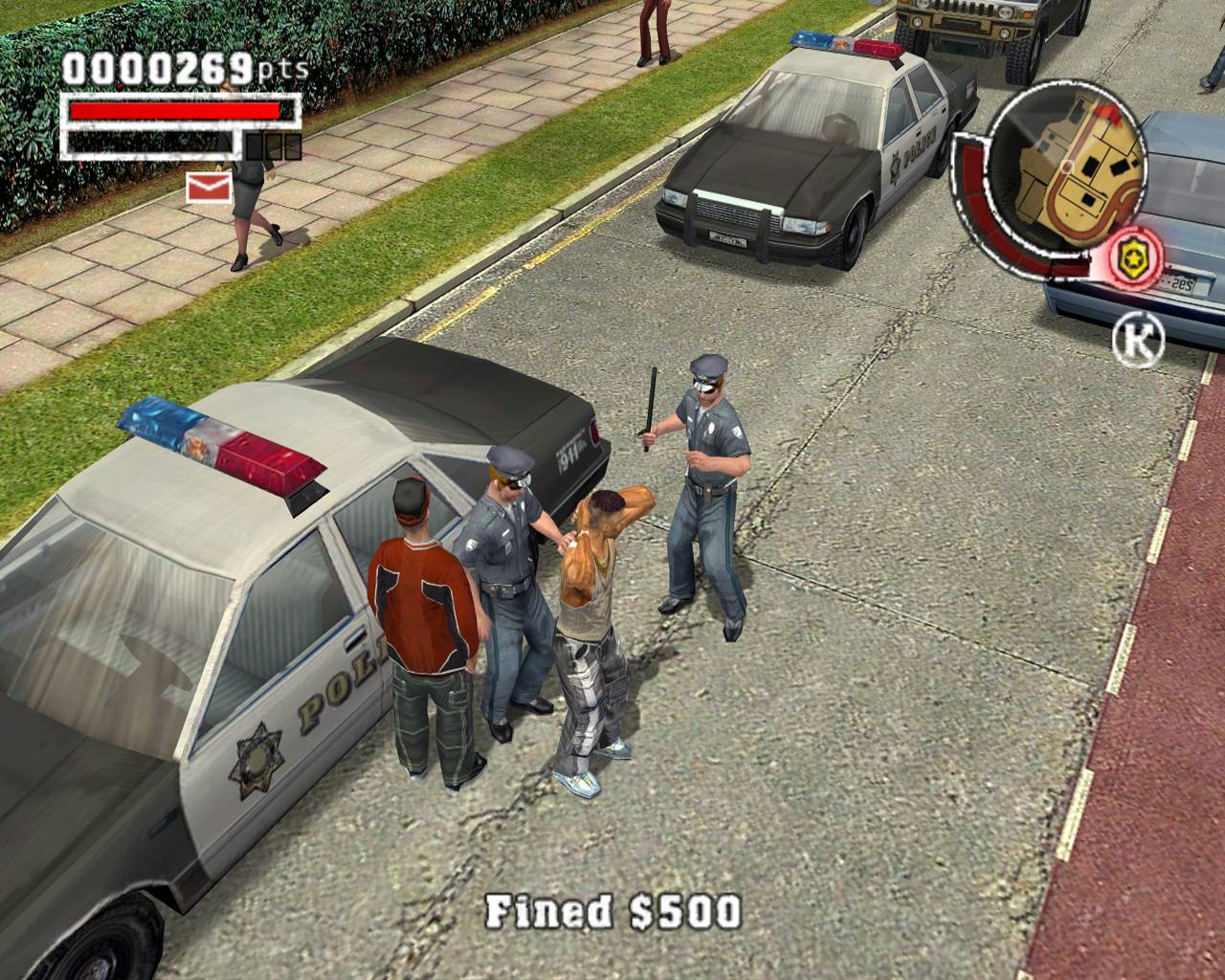
Task: Click the red envelope message icon
Action: pos(208,188)
